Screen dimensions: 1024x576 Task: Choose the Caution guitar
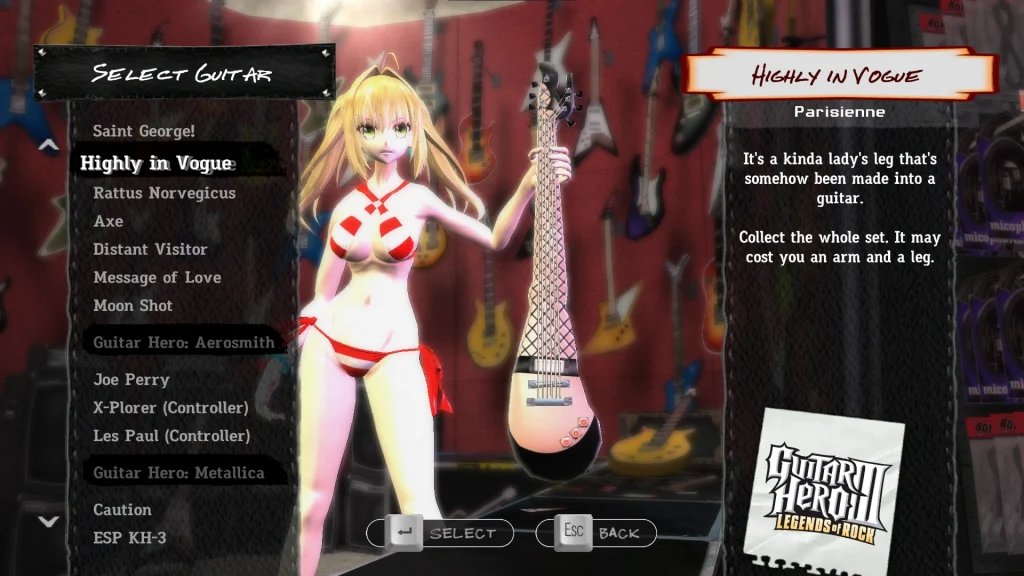pyautogui.click(x=122, y=510)
